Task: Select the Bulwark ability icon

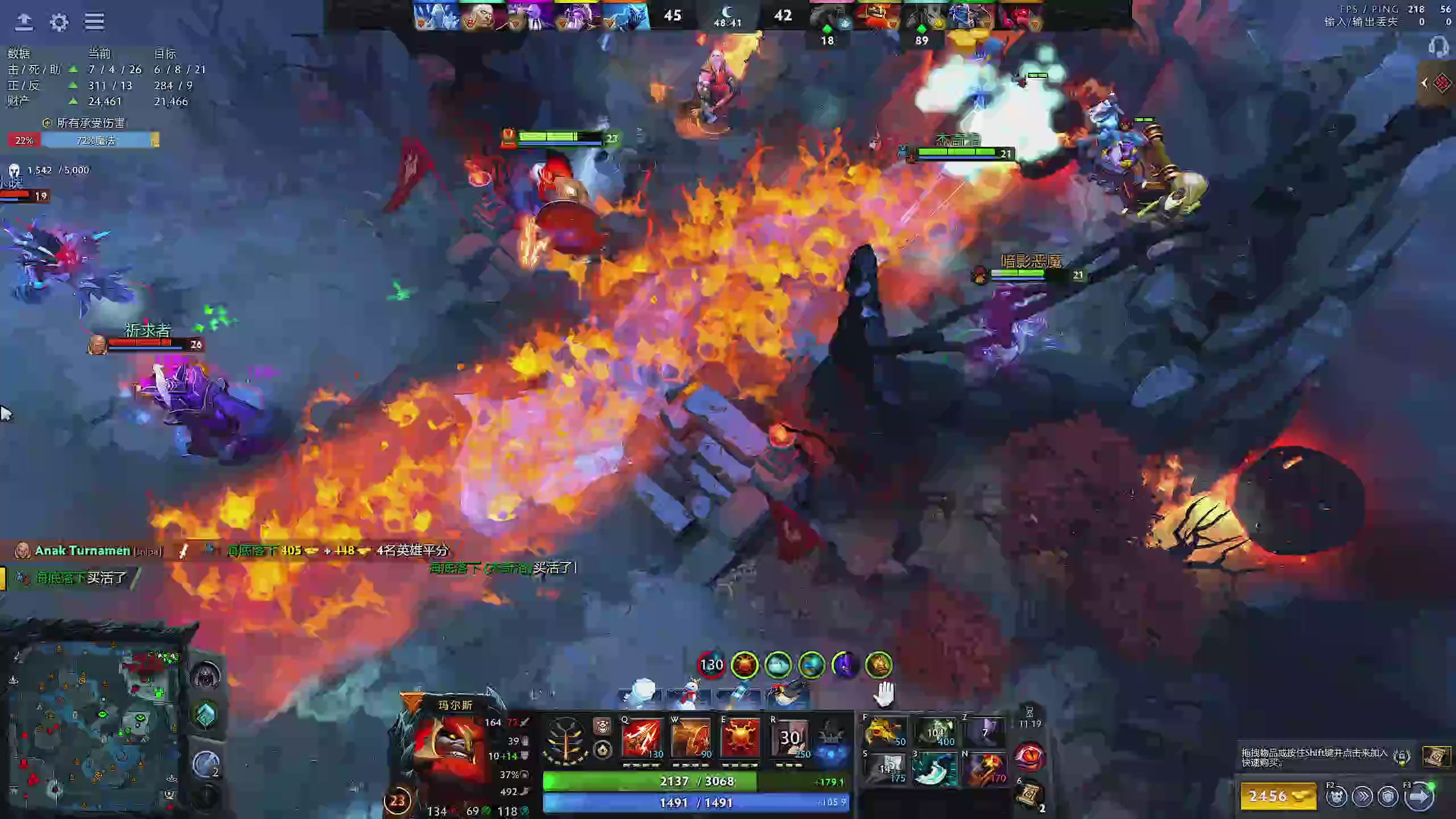Action: (x=740, y=738)
